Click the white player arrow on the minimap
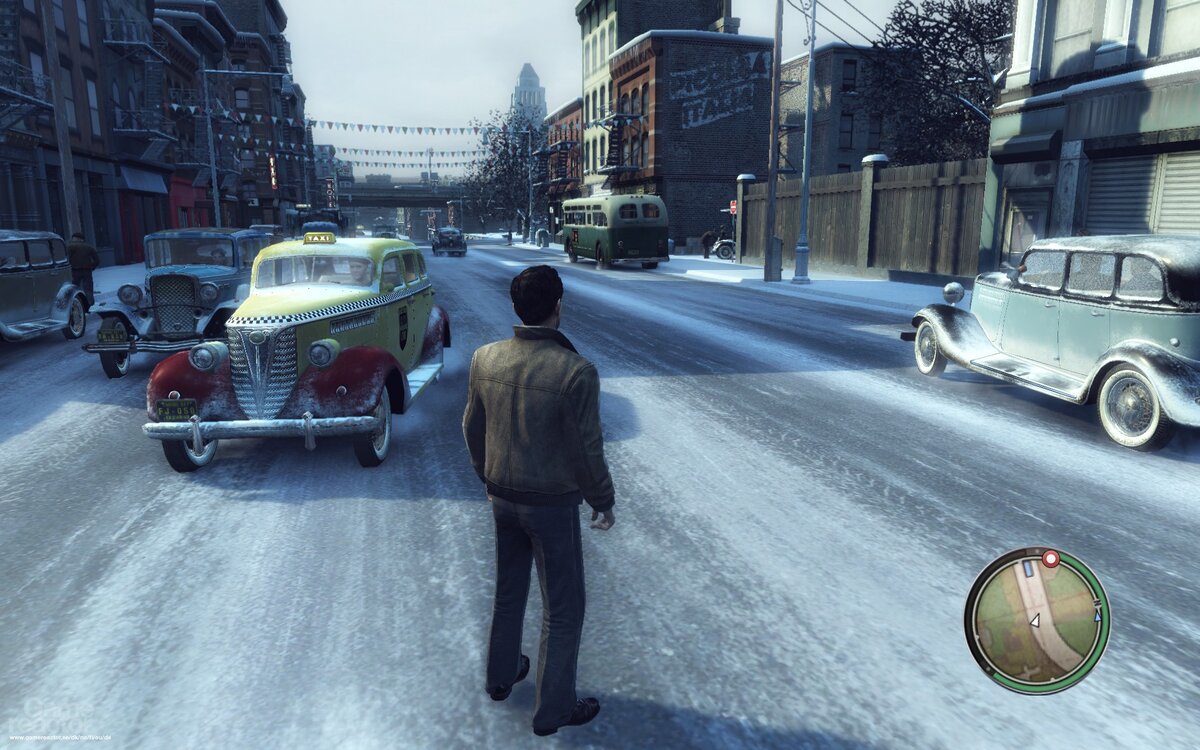The width and height of the screenshot is (1200, 750). click(x=1035, y=621)
